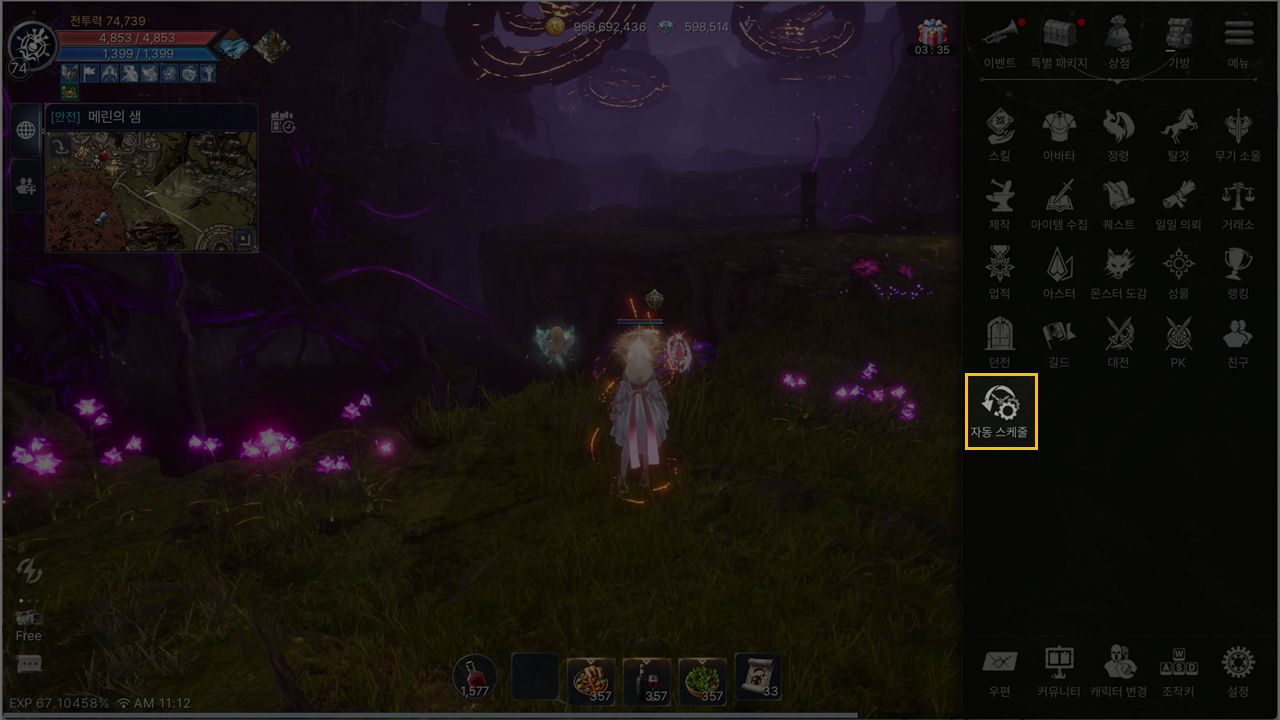Open the 랭킹 ranking menu

(1237, 271)
